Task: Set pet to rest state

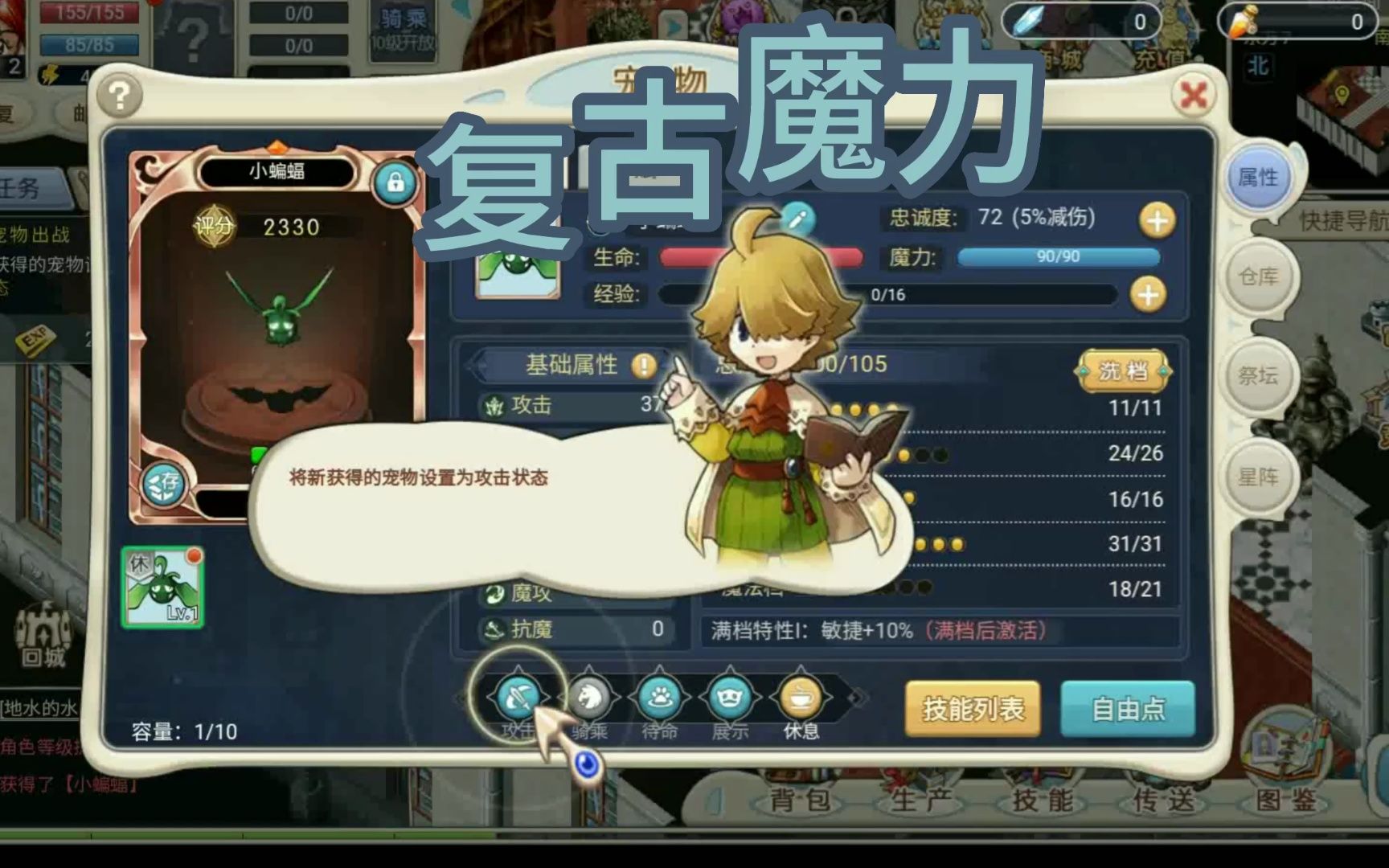Action: click(801, 698)
